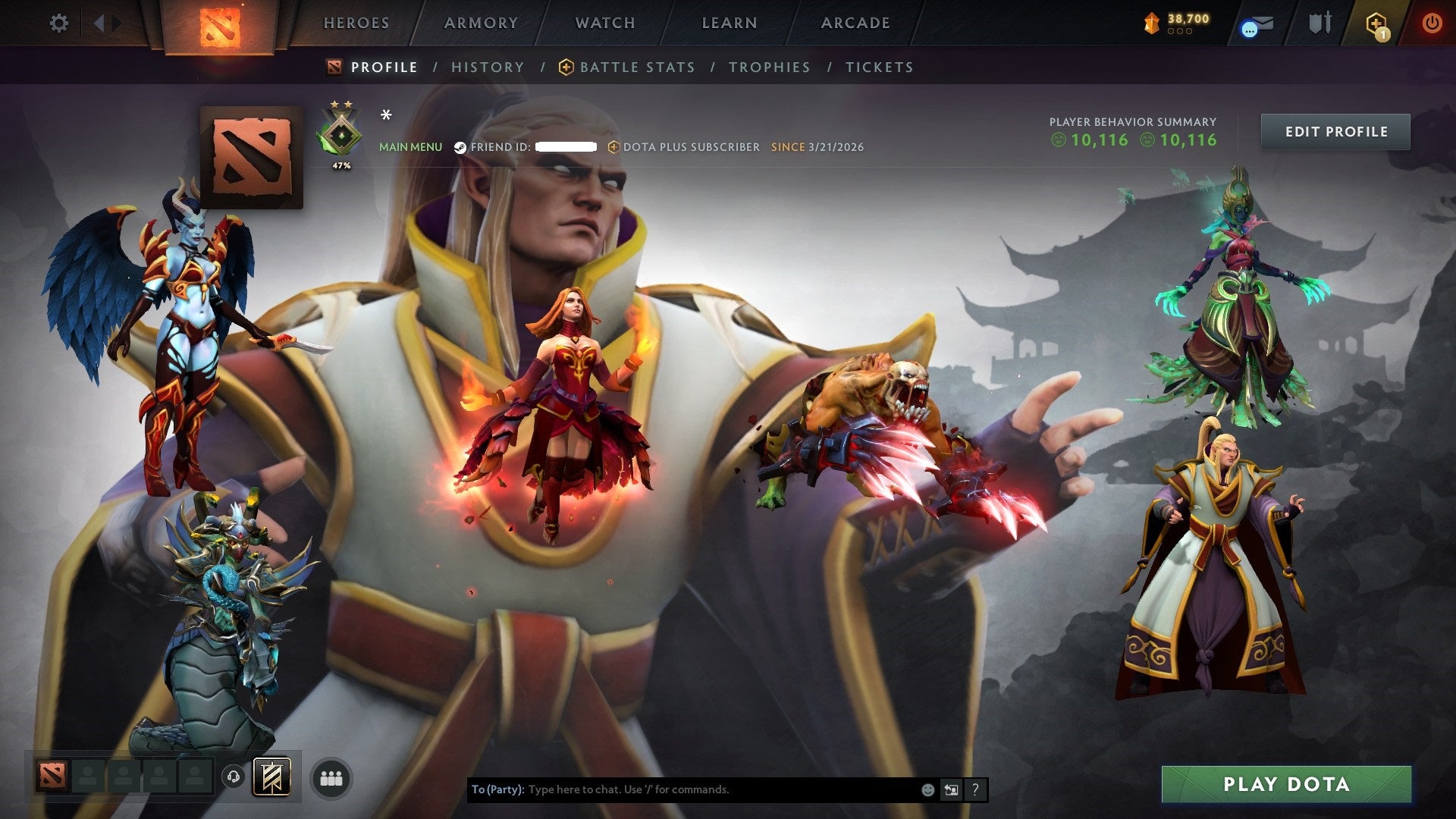This screenshot has width=1456, height=819.
Task: Click the screenshot share icon in chat bar
Action: tap(951, 789)
